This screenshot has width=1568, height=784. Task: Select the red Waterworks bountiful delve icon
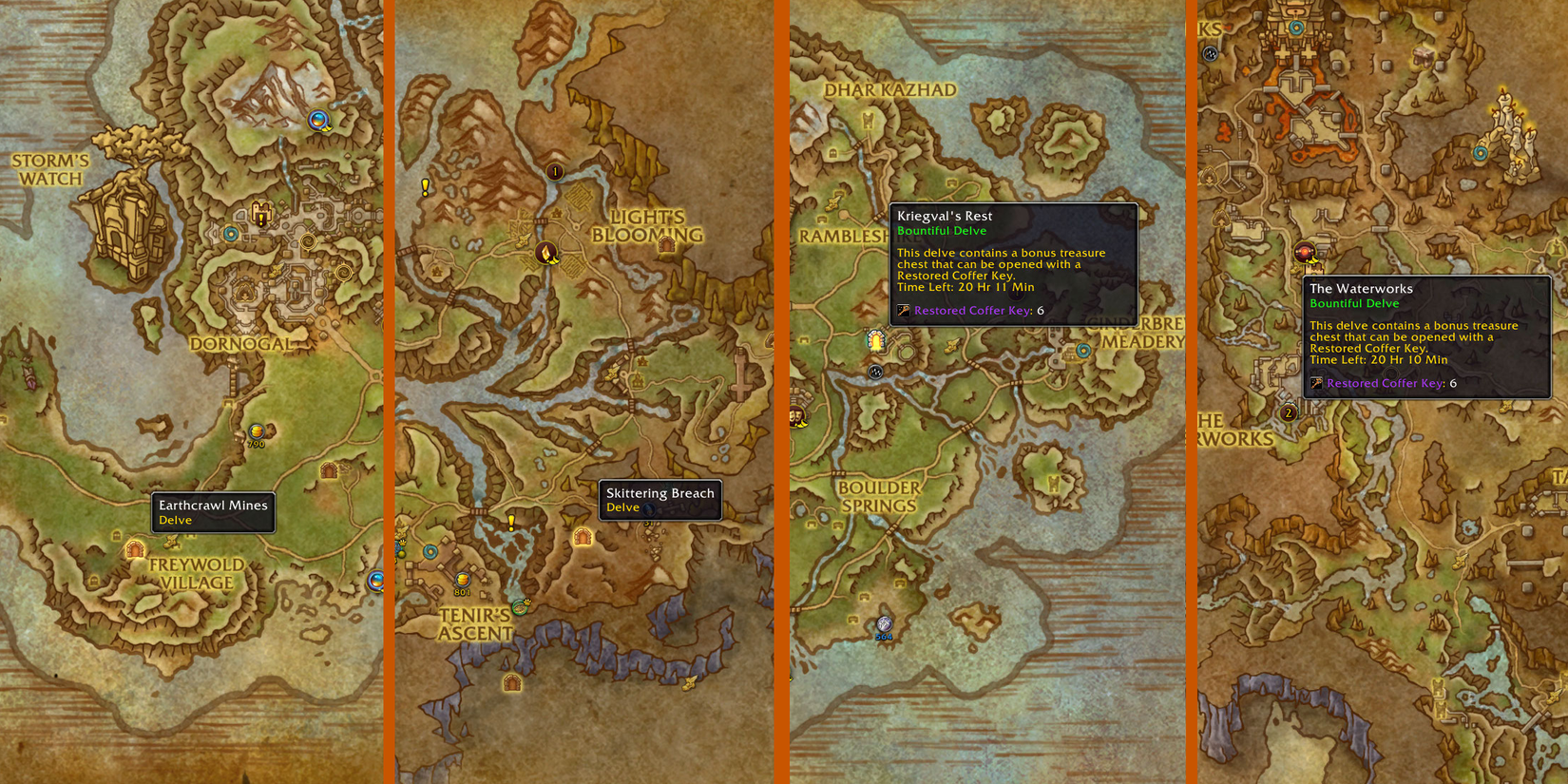tap(1304, 253)
